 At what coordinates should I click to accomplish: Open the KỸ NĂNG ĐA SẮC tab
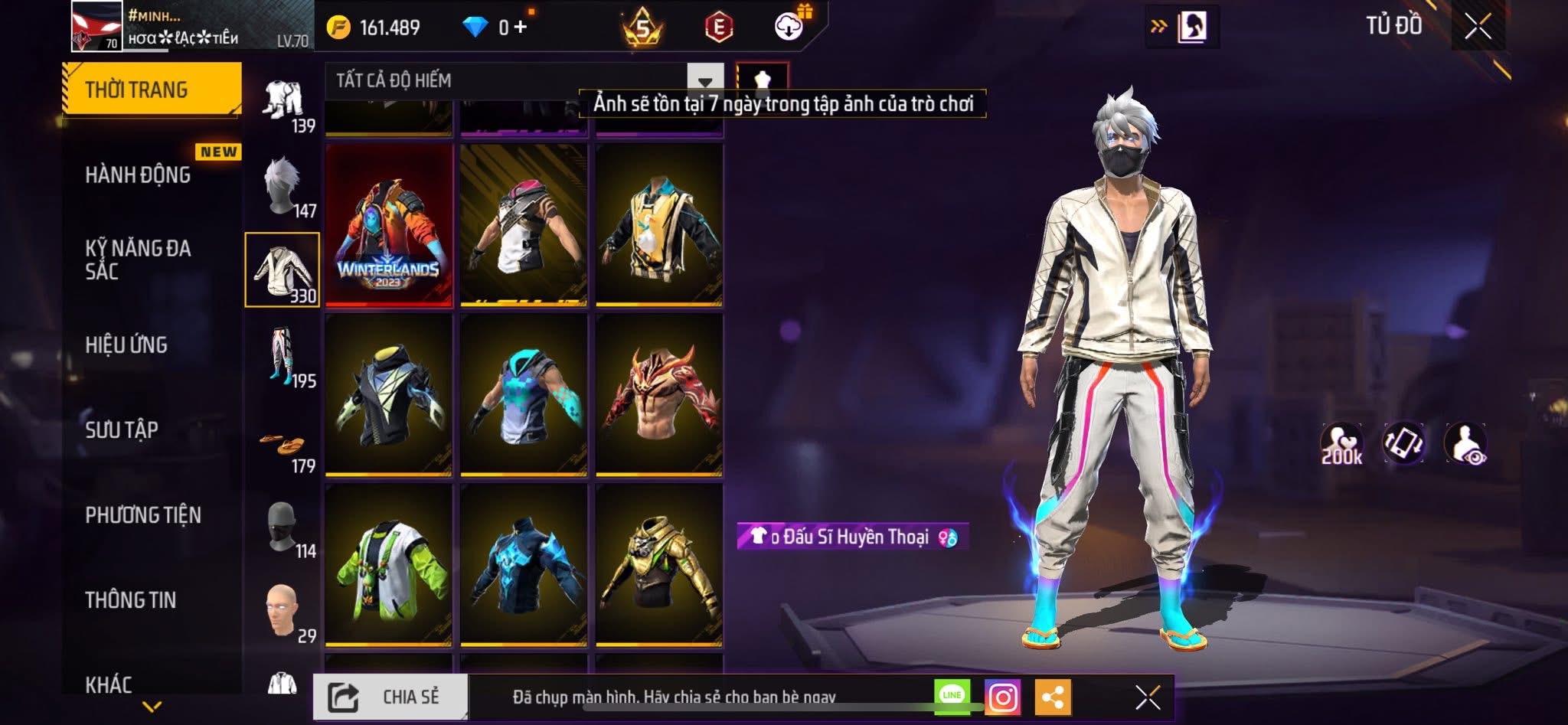(138, 260)
